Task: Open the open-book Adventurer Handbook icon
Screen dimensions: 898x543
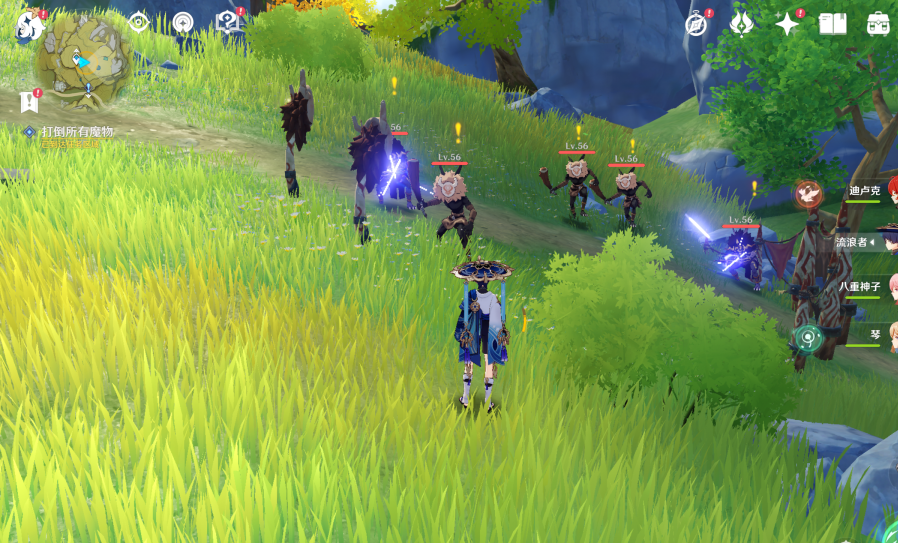Action: 832,23
